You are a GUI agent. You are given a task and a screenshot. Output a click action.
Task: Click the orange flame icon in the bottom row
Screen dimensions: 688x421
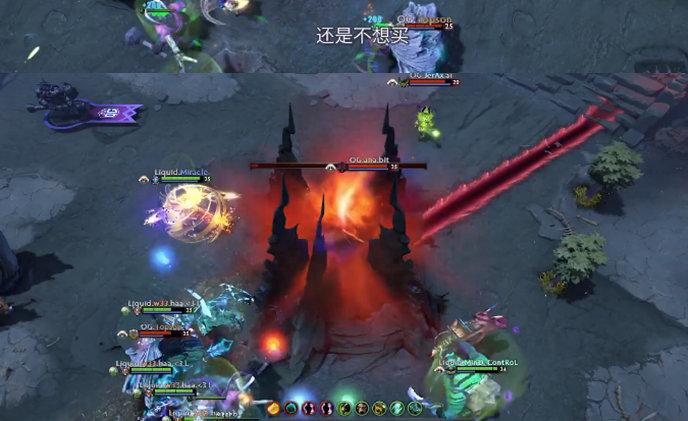point(272,408)
